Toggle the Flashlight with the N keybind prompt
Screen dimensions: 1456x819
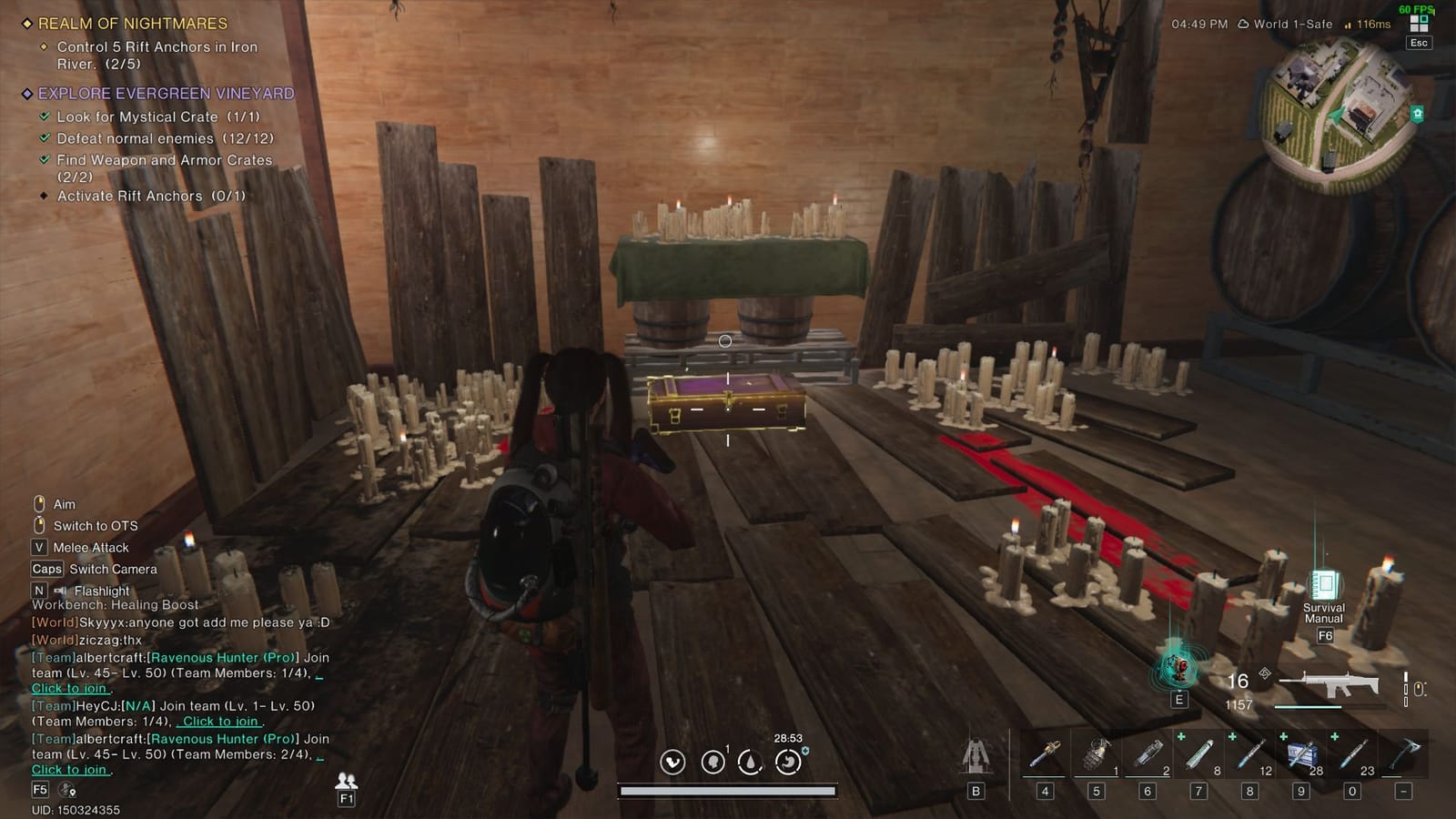(38, 590)
